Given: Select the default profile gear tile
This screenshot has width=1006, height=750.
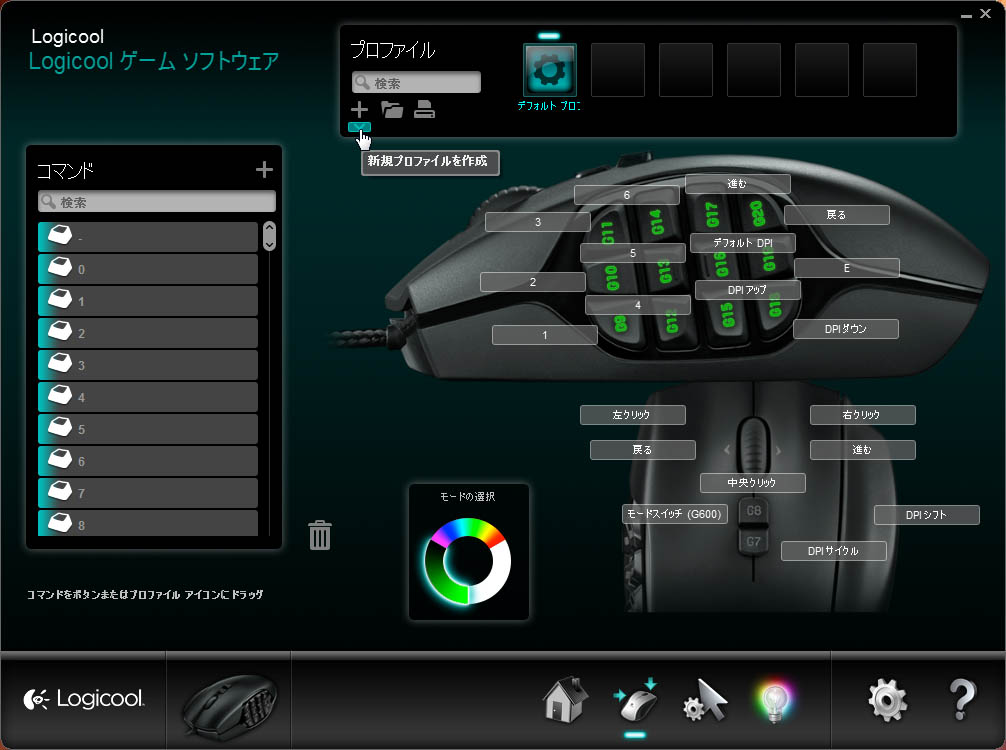Looking at the screenshot, I should tap(549, 70).
